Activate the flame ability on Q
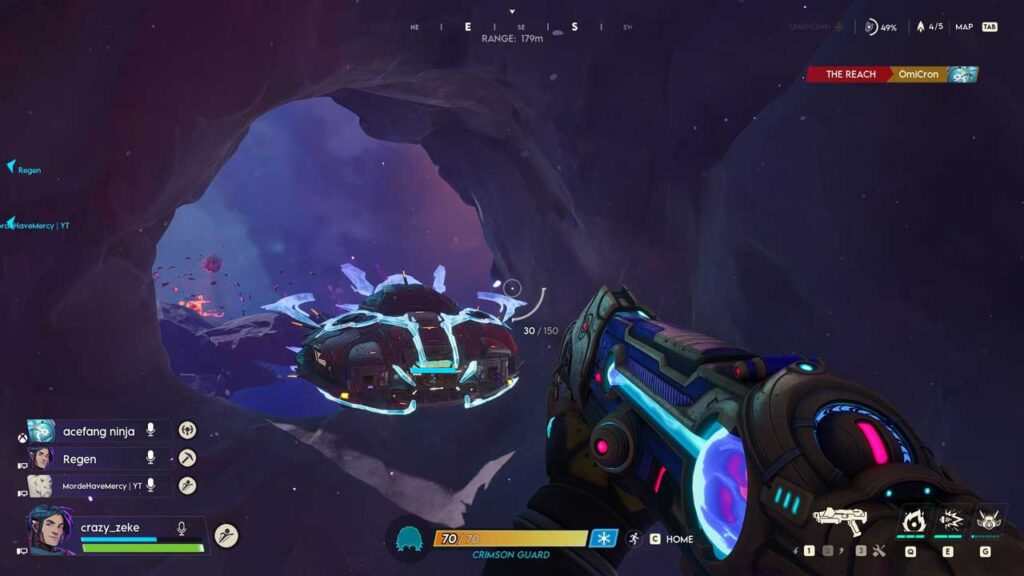 pyautogui.click(x=911, y=521)
